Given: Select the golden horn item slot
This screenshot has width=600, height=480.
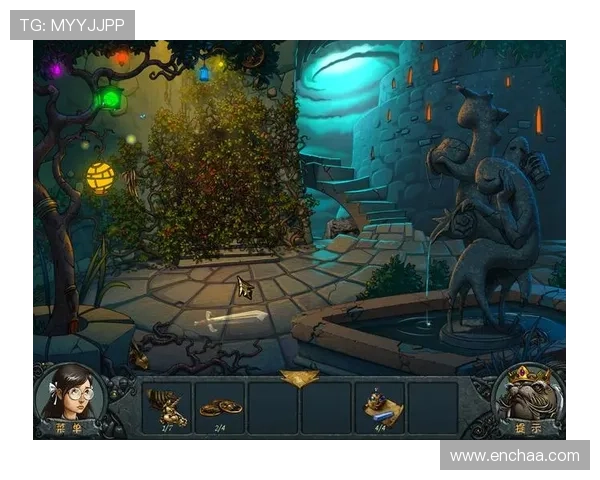Looking at the screenshot, I should click(x=166, y=407).
